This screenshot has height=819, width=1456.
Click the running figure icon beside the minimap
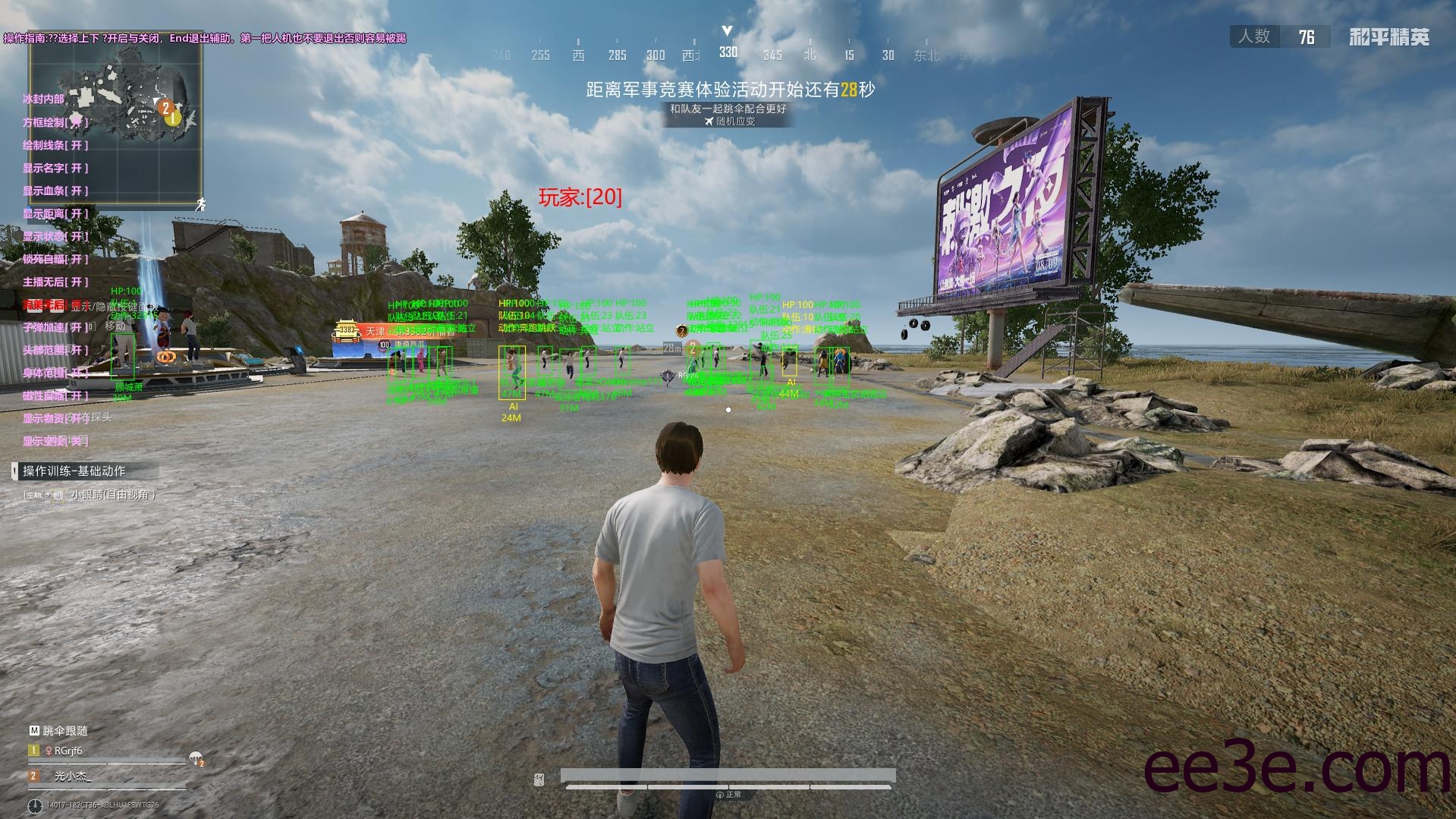point(200,204)
